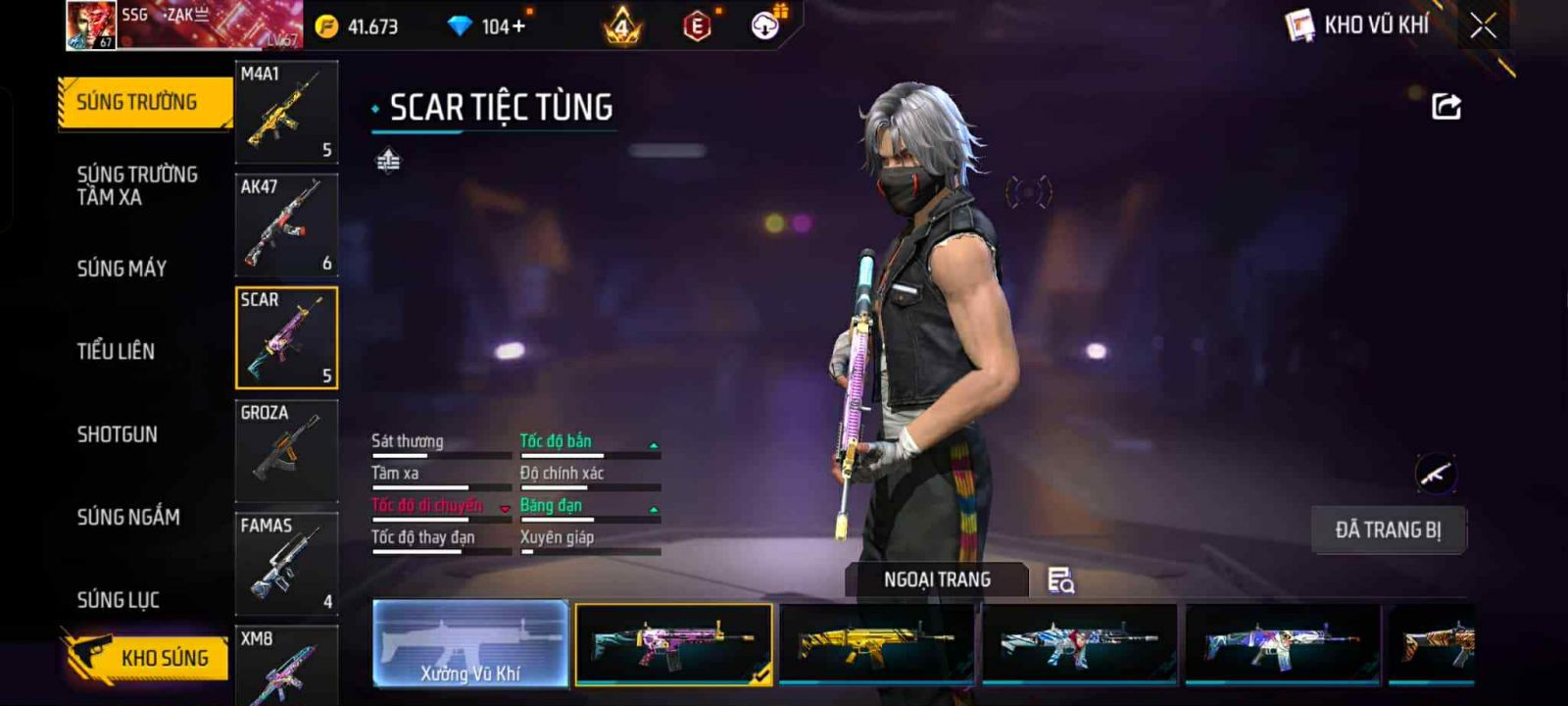The image size is (1568, 706).
Task: Switch to Súng Trường Tầm Xa category
Action: tap(137, 185)
